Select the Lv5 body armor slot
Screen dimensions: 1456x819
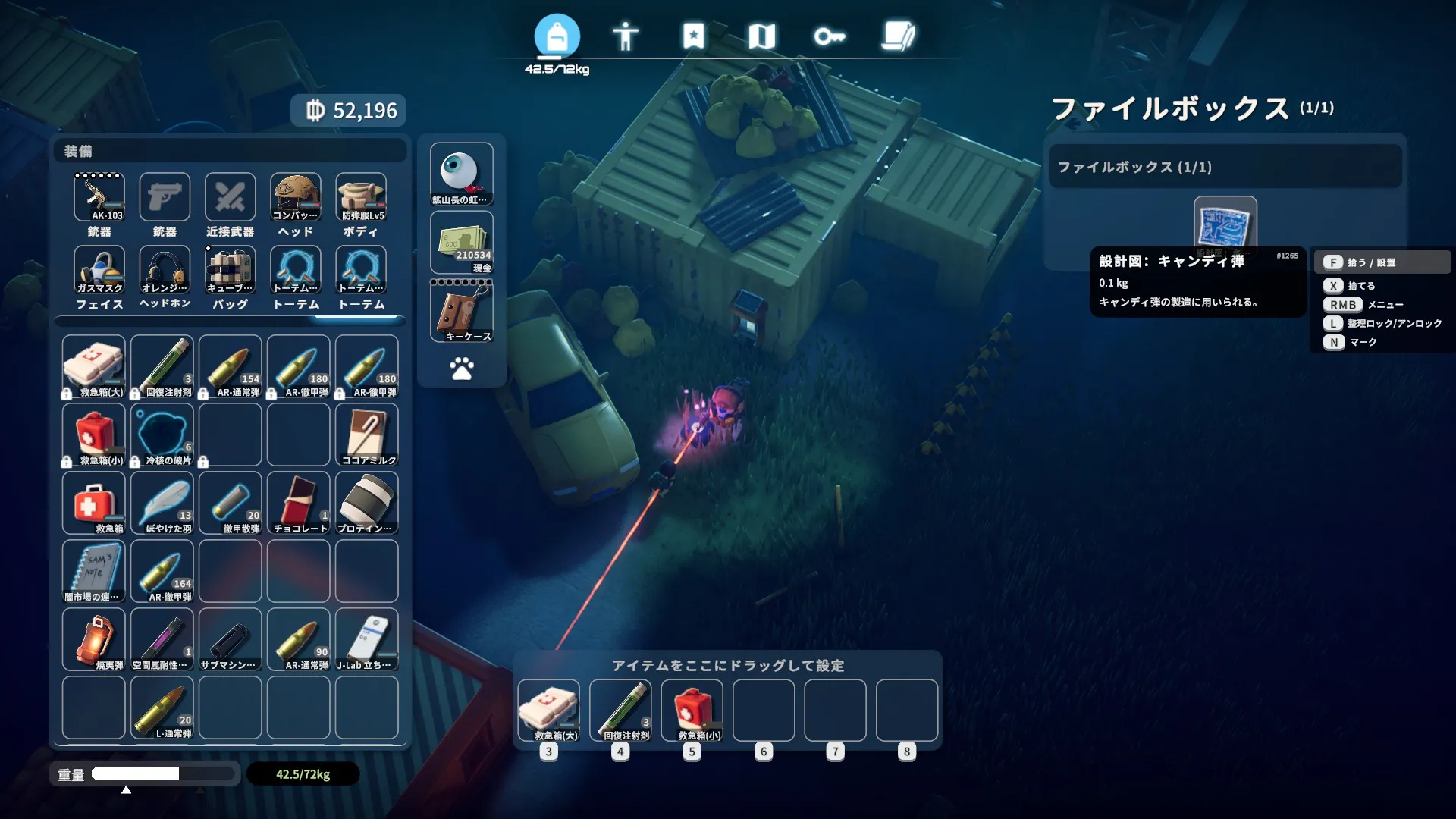coord(362,198)
